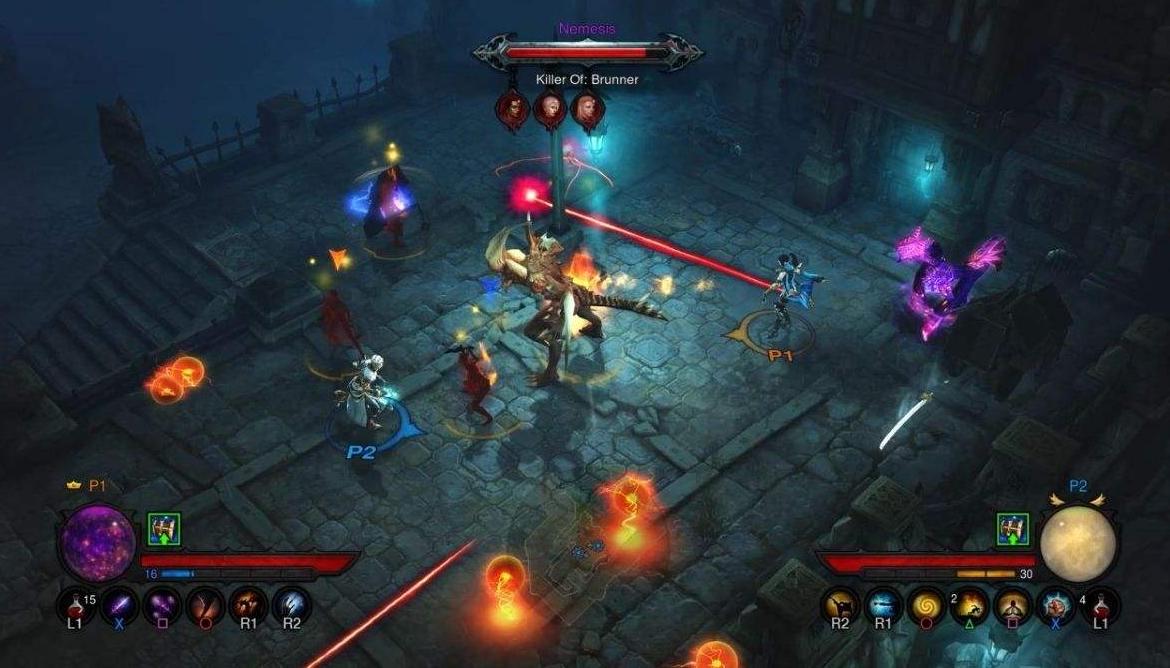Select Player 2's green-arrow item upgrade icon
The width and height of the screenshot is (1170, 668).
click(1012, 529)
